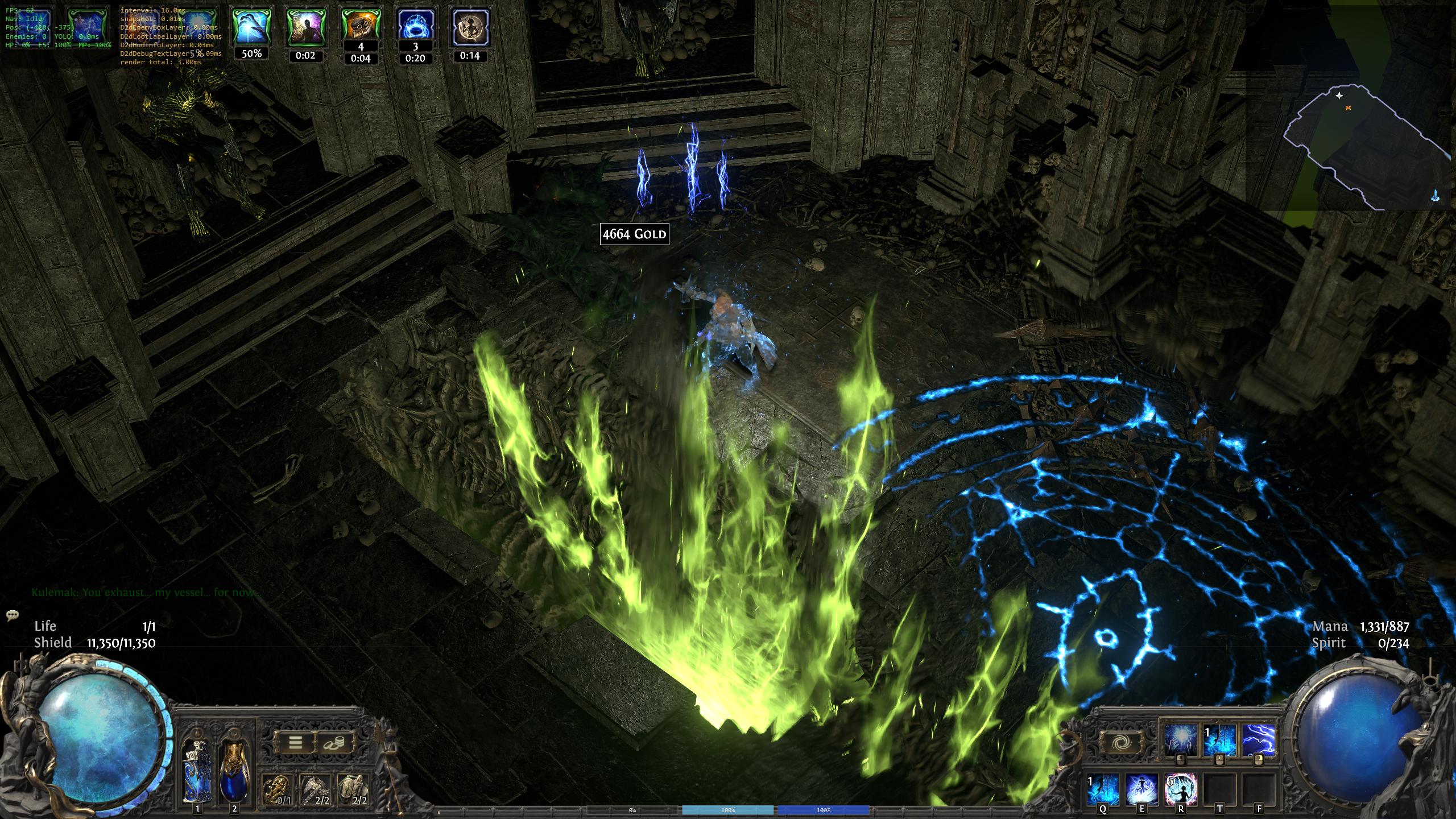Viewport: 1456px width, 819px height.
Task: Inspect the blue energy ring buff icon
Action: [415, 25]
